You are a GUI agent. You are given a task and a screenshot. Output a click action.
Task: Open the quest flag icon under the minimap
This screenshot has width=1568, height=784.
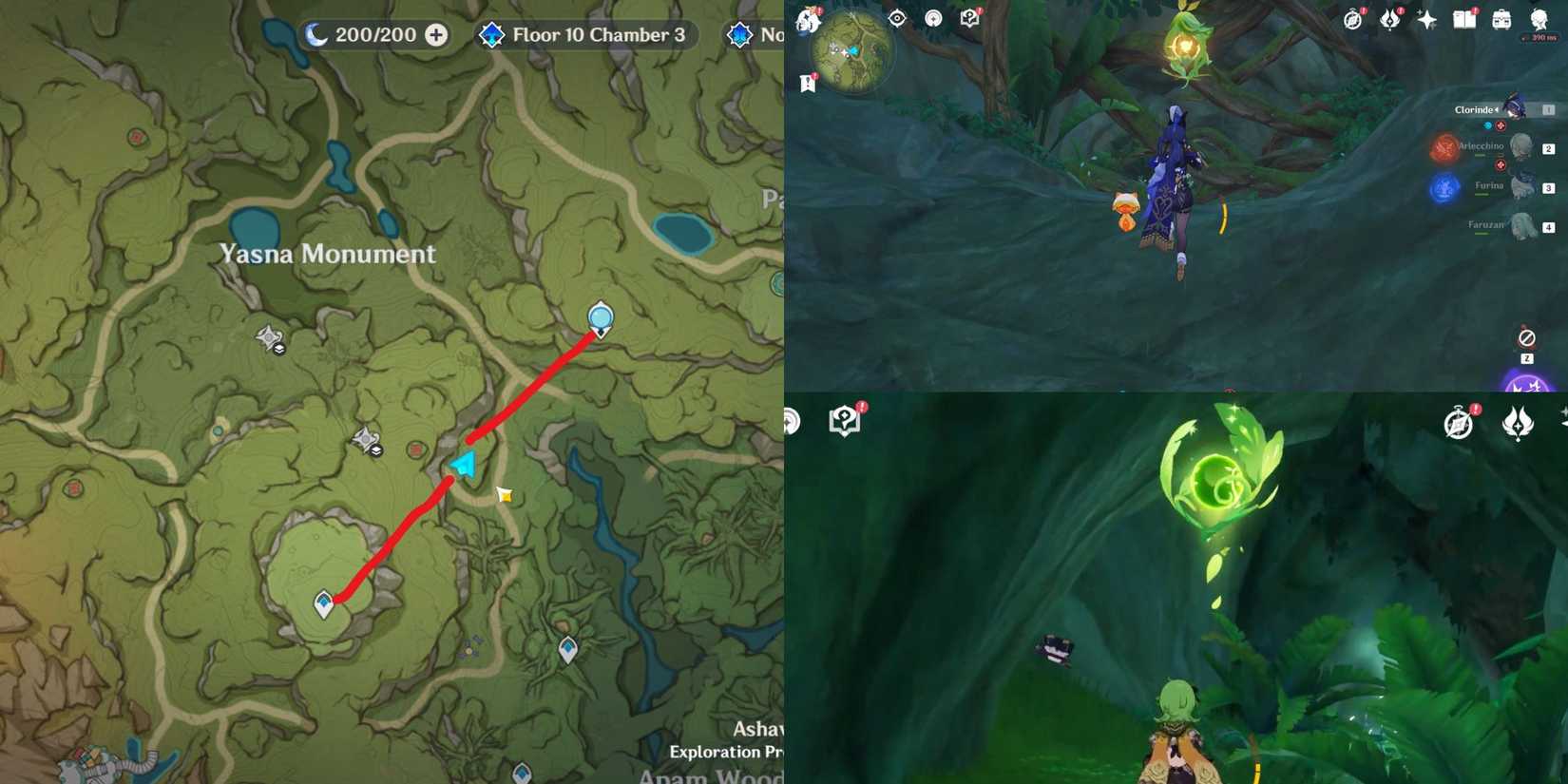click(x=808, y=84)
